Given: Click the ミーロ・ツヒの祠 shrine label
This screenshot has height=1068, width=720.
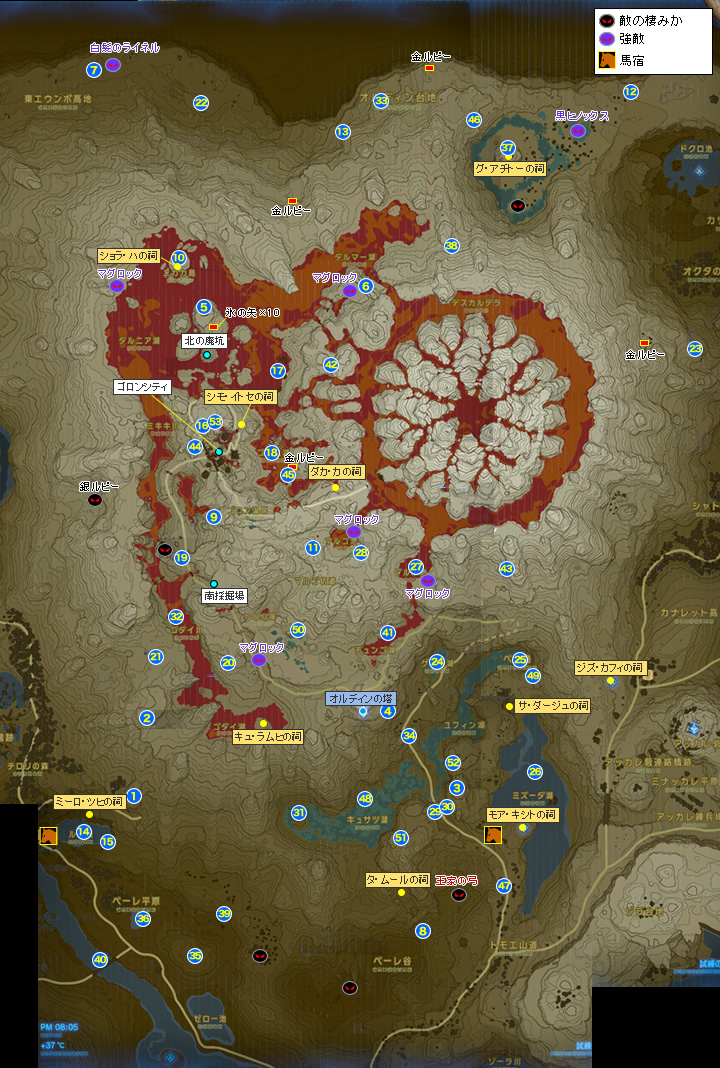Looking at the screenshot, I should (88, 801).
